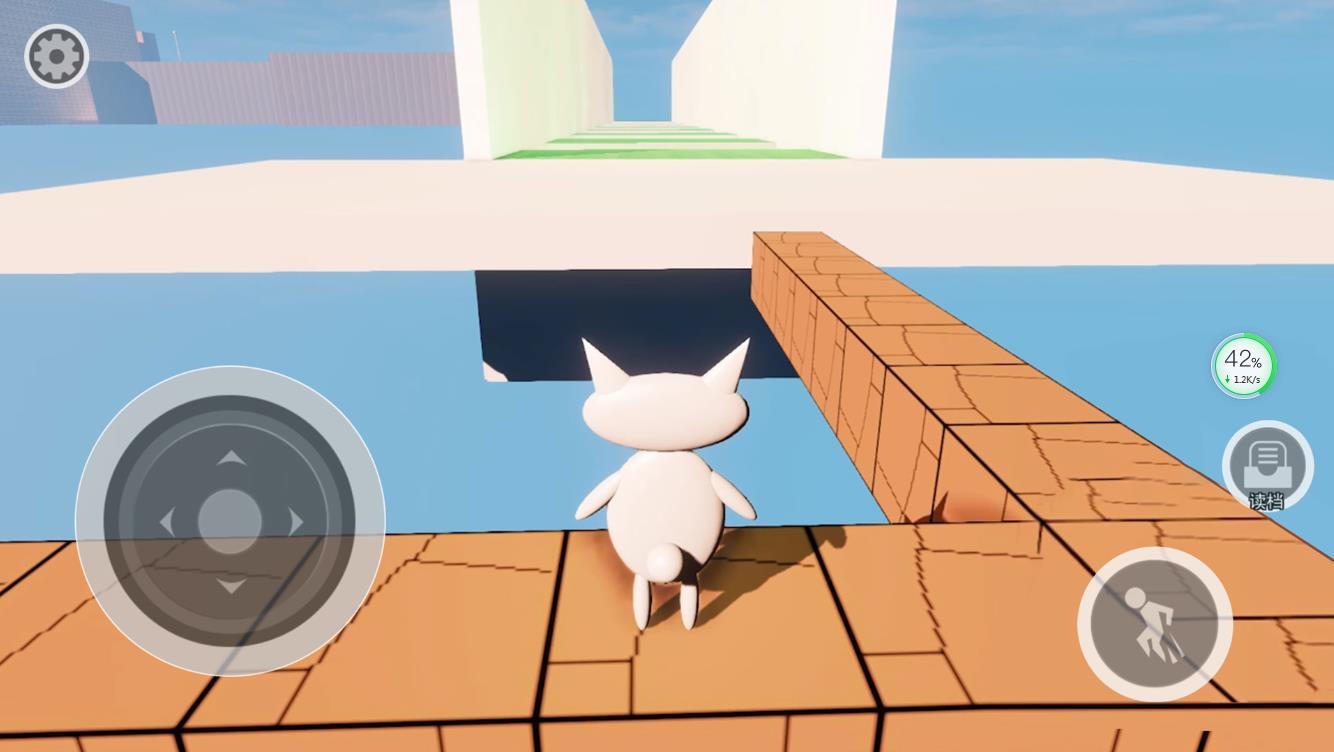
Task: Tap the center knob of the joystick
Action: 231,522
